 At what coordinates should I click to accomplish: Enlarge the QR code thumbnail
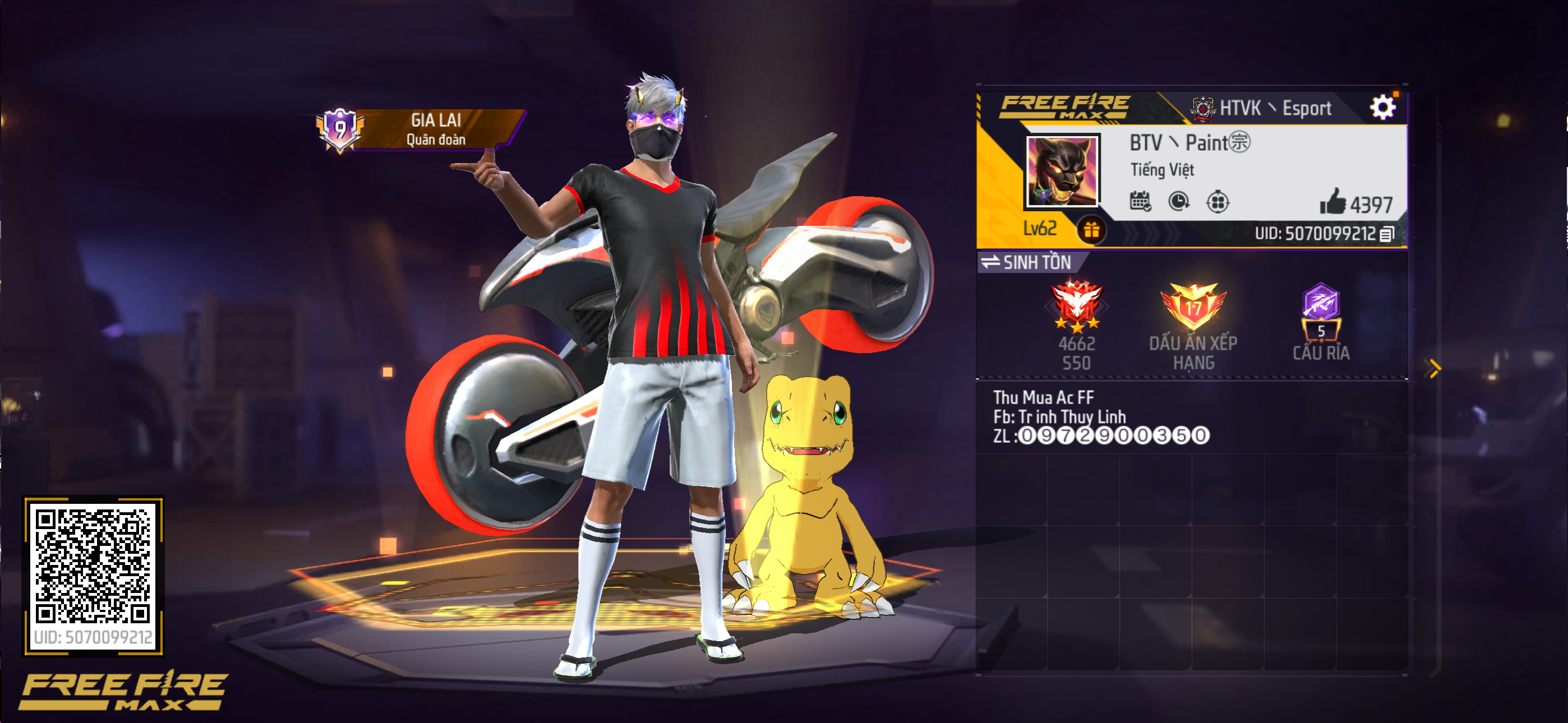pos(93,566)
